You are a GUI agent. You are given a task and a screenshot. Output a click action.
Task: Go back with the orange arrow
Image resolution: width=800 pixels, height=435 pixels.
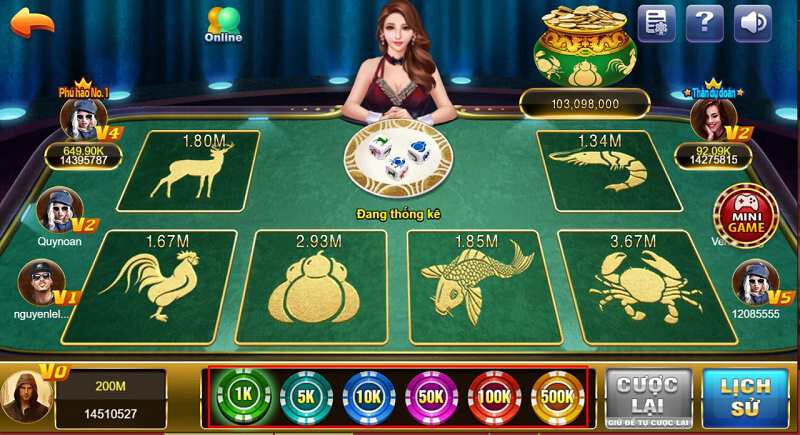pyautogui.click(x=32, y=22)
